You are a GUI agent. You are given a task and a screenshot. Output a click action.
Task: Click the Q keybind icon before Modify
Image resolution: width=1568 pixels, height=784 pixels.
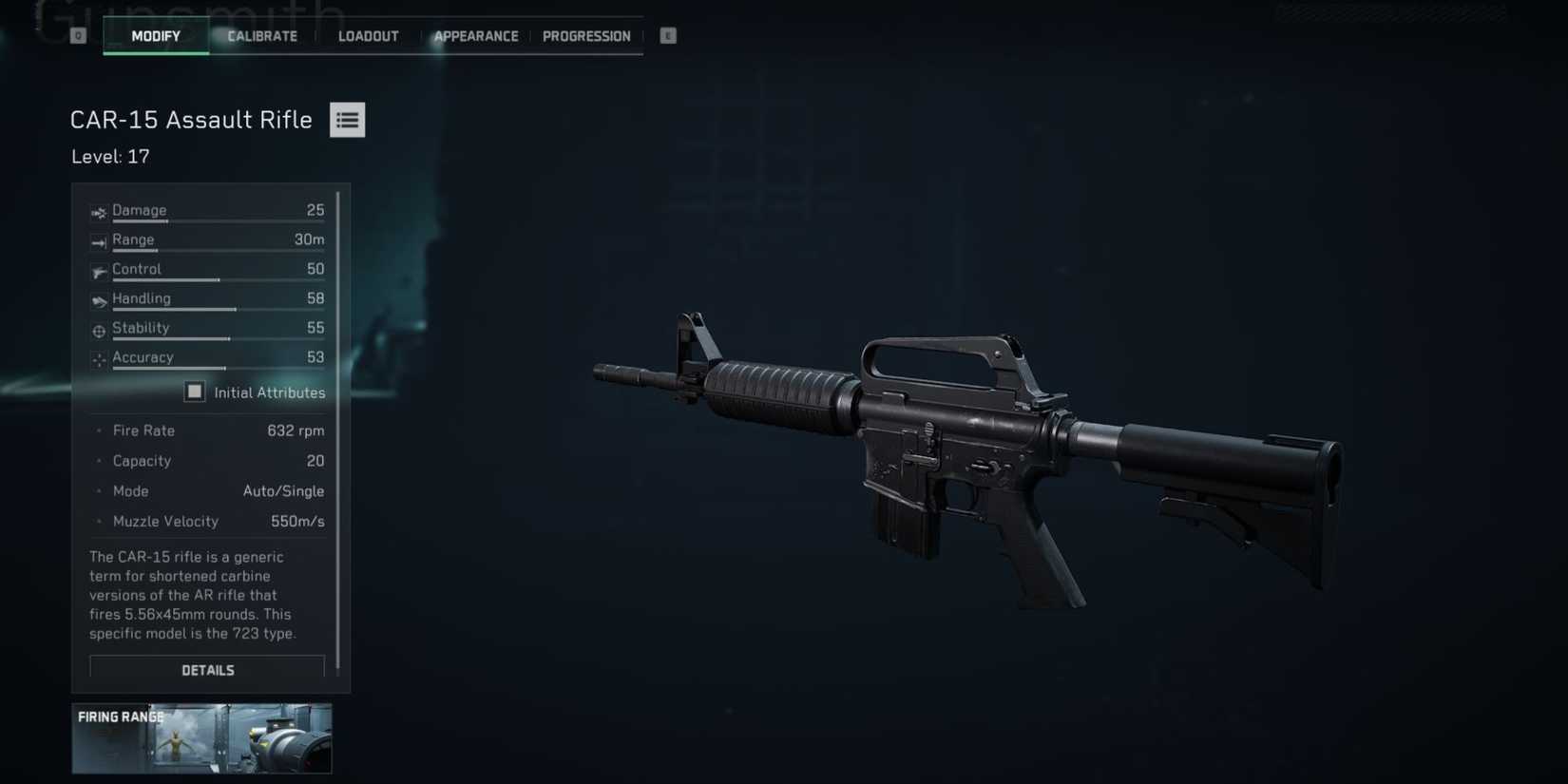pyautogui.click(x=76, y=35)
